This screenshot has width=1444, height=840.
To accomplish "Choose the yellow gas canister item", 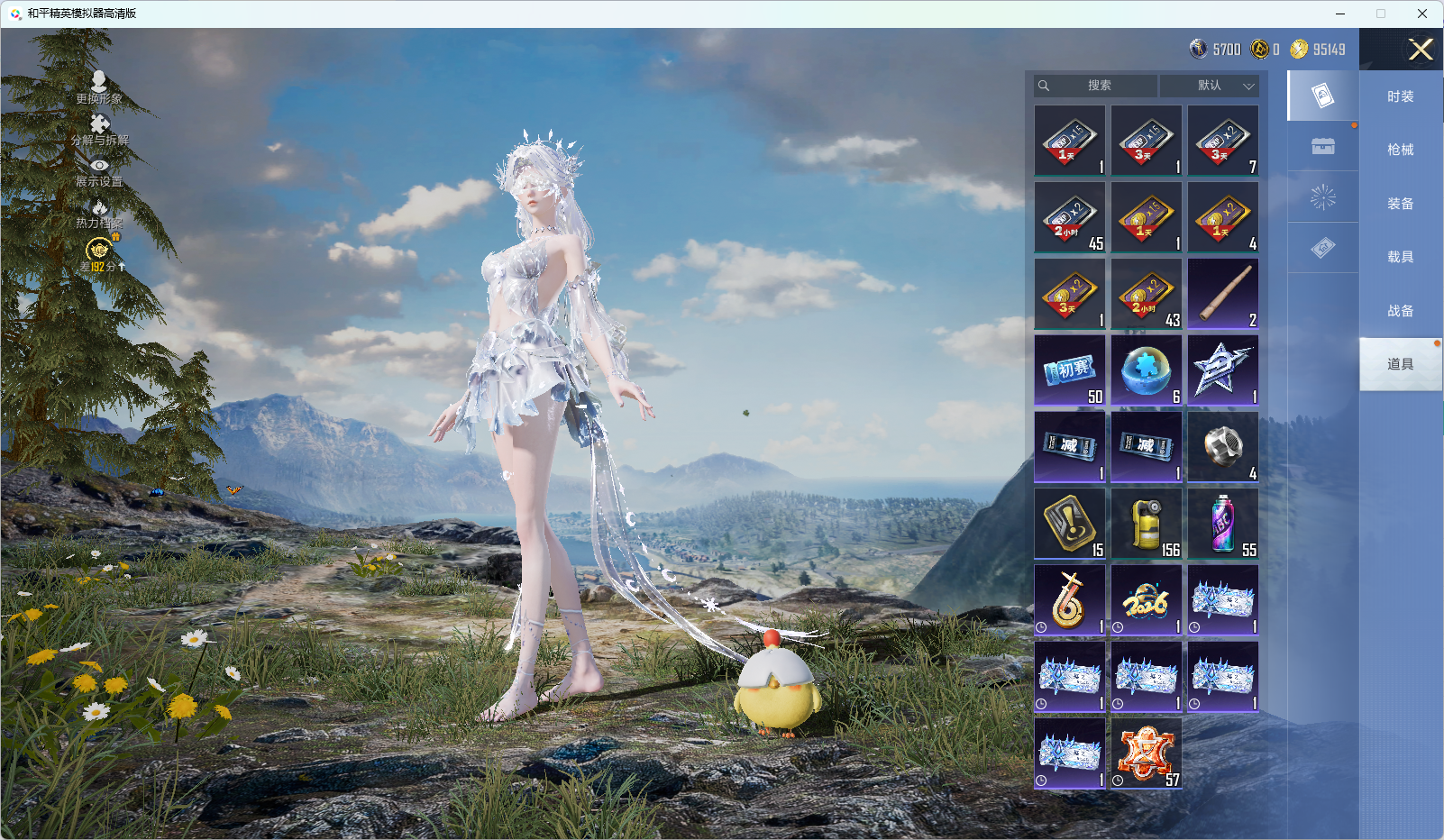I will pos(1147,524).
